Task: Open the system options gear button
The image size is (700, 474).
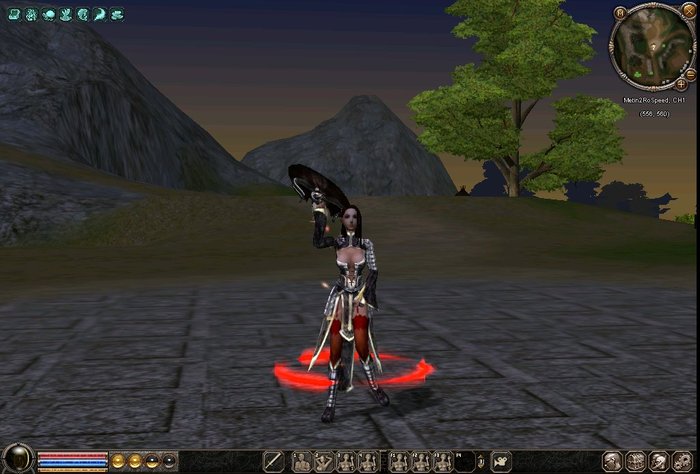Action: tap(684, 461)
